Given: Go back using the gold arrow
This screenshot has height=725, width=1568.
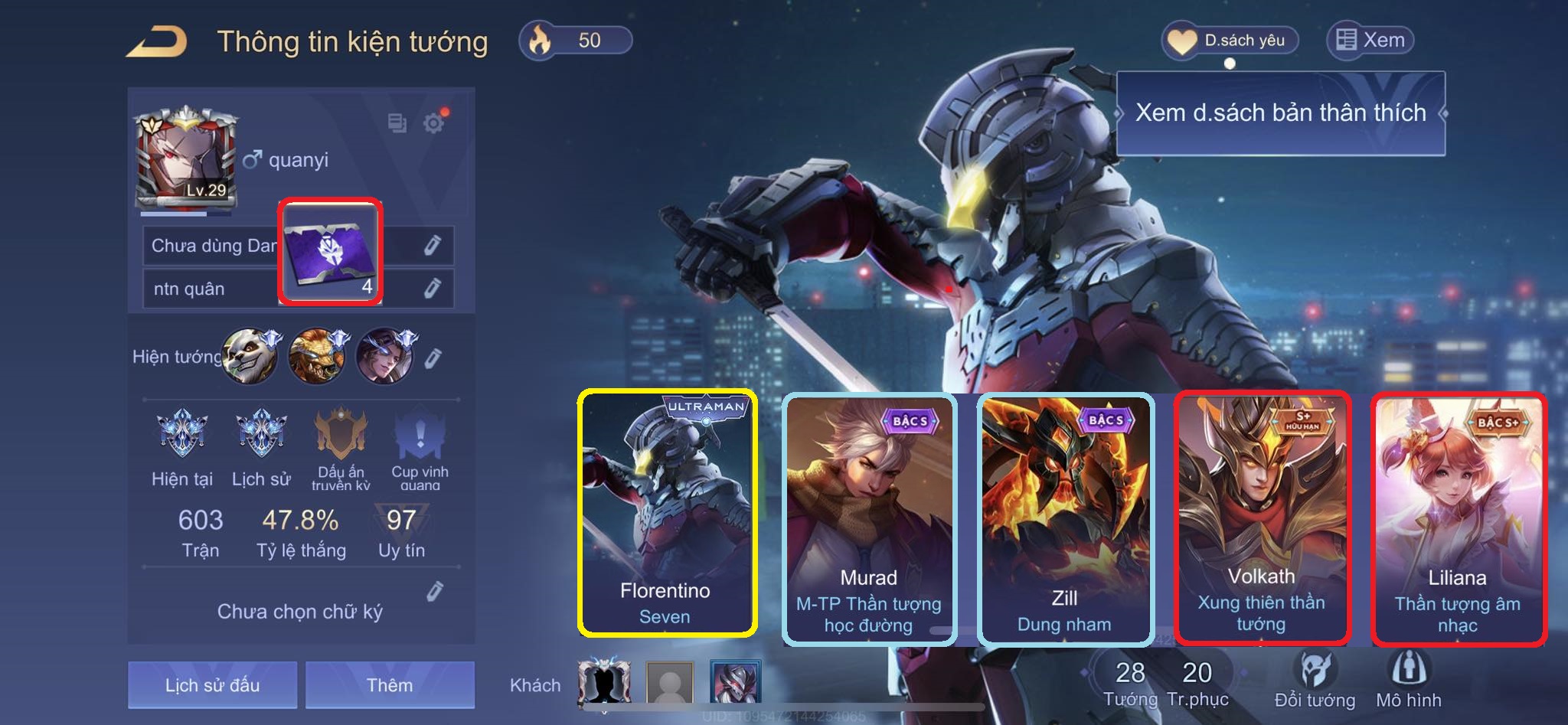Looking at the screenshot, I should click(x=157, y=41).
